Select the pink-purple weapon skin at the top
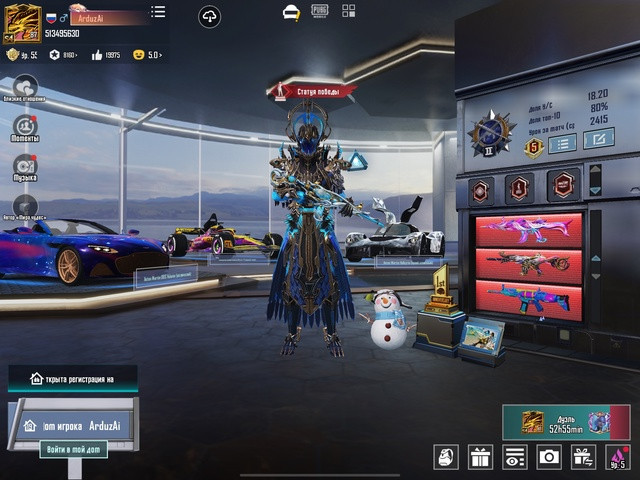 (528, 229)
